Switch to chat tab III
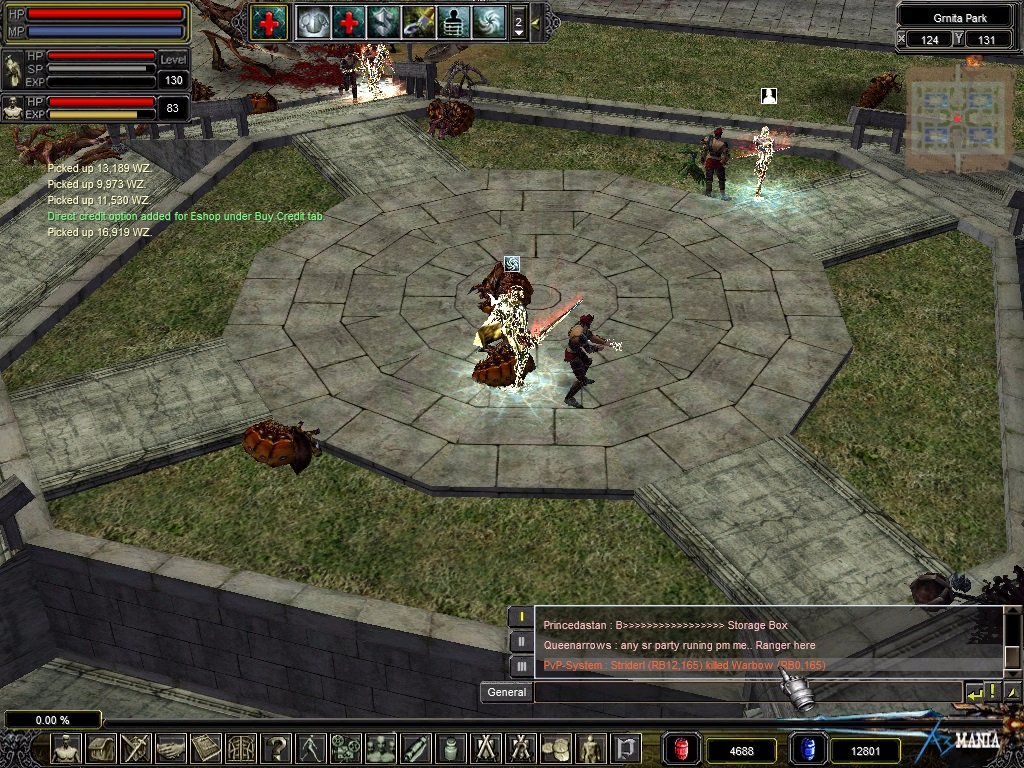Screen dimensions: 1024x768 tap(521, 666)
